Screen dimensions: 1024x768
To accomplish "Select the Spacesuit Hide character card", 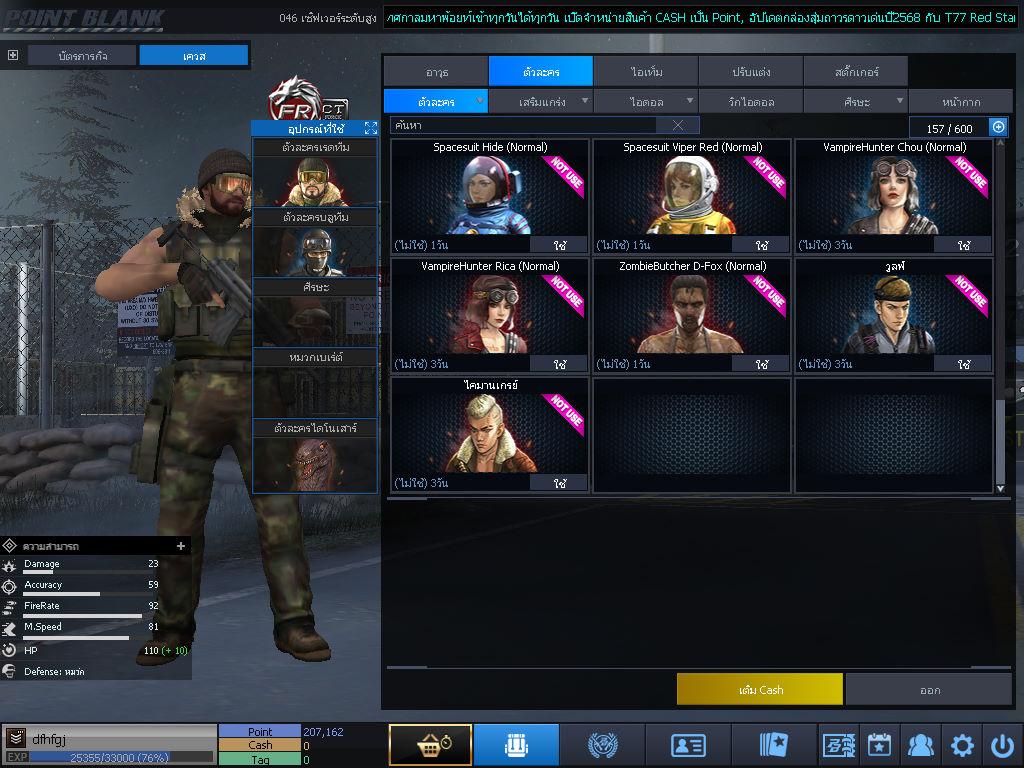I will coord(490,190).
